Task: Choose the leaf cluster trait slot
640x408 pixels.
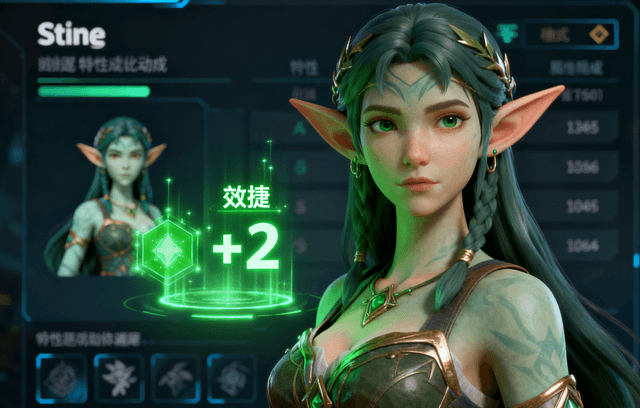Action: click(x=118, y=378)
